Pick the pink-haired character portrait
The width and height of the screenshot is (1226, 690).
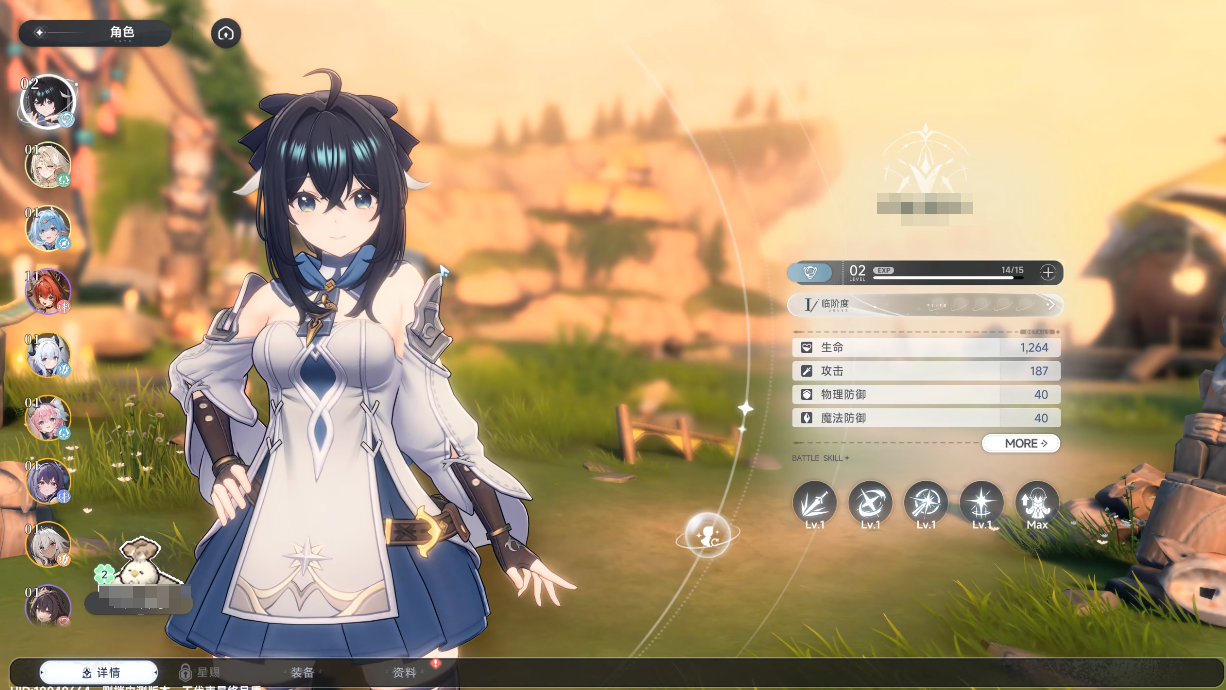point(48,418)
